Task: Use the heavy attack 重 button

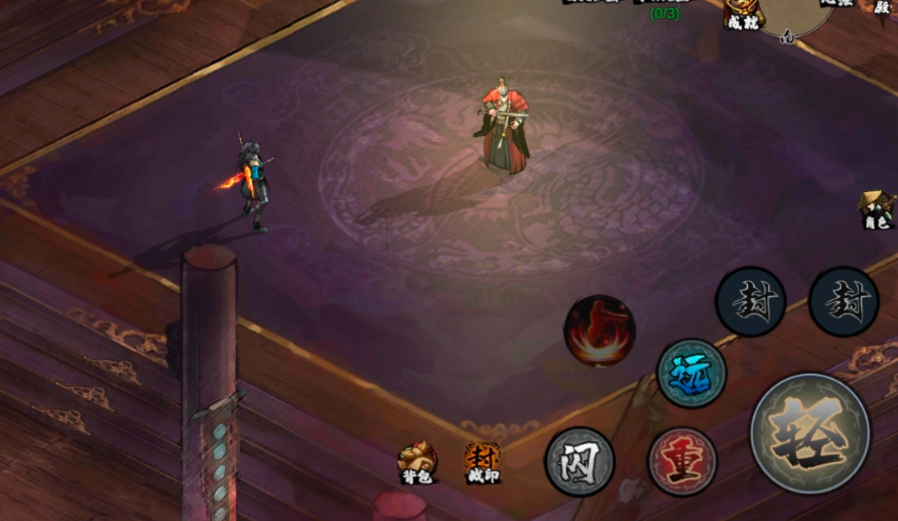Action: coord(682,462)
